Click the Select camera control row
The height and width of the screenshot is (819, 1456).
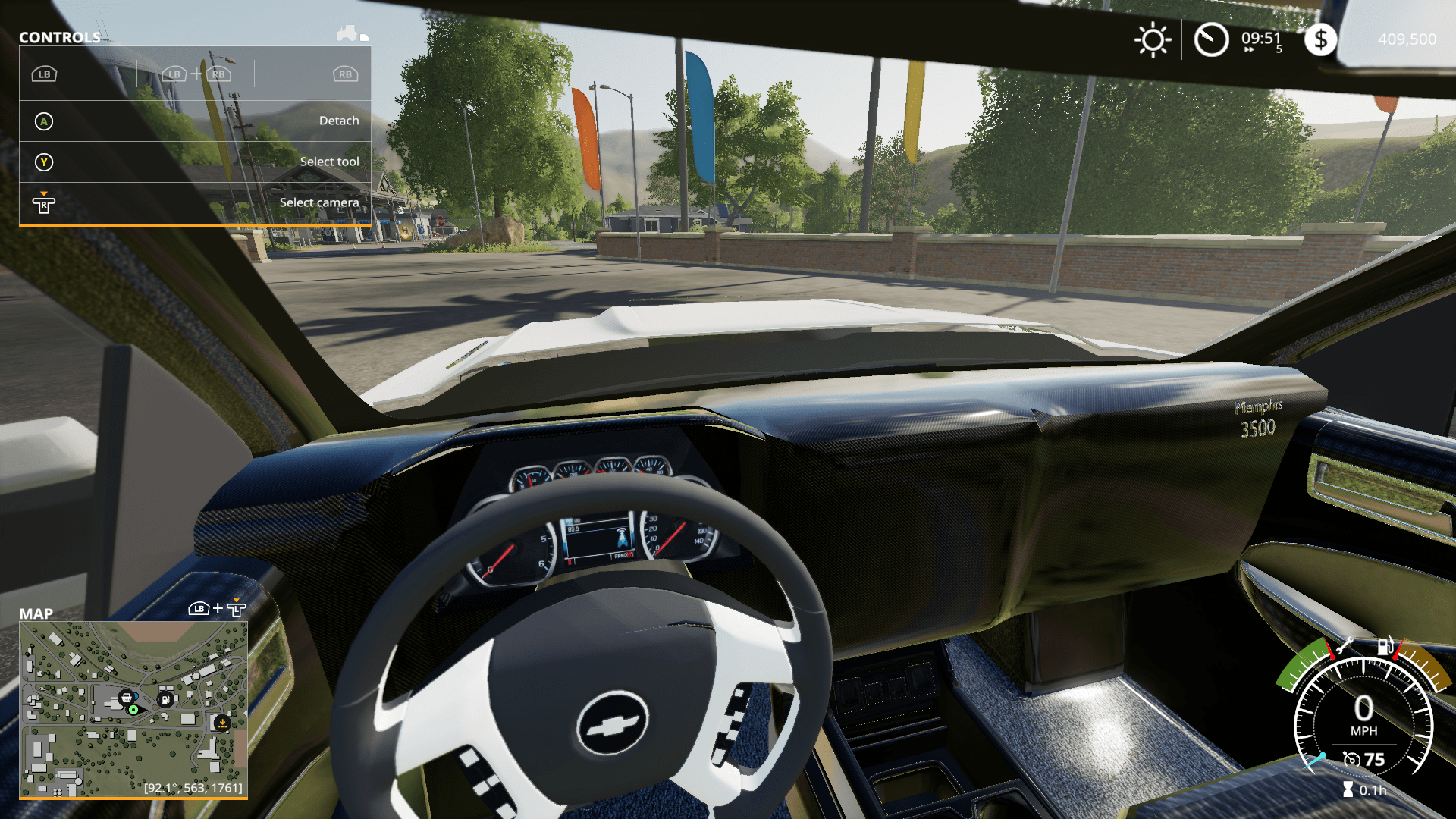click(x=195, y=202)
